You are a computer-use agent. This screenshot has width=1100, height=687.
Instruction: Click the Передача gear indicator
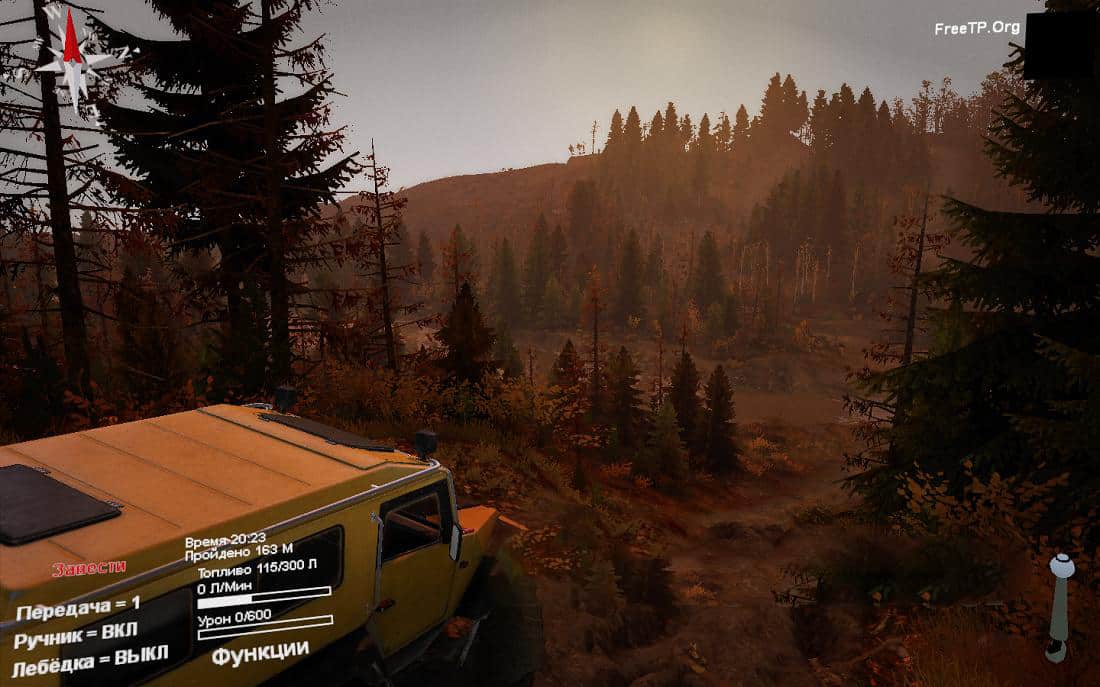[78, 607]
